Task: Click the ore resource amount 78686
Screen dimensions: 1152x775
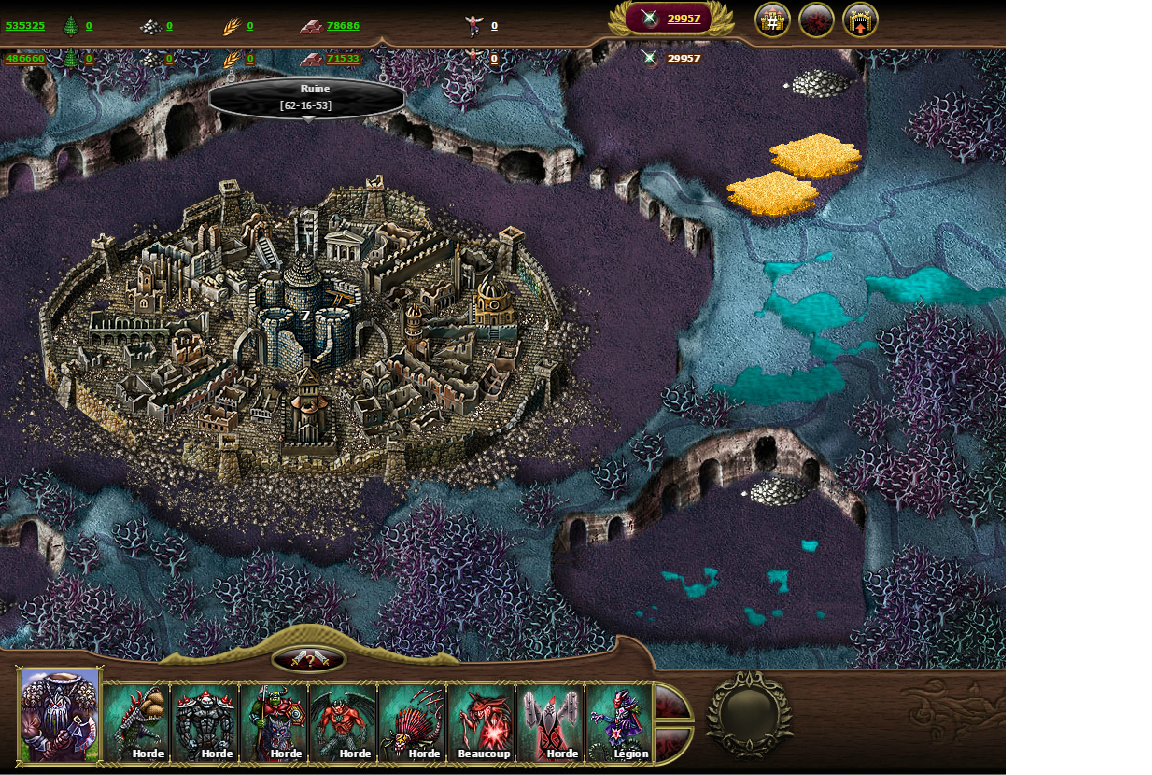Action: pos(343,26)
